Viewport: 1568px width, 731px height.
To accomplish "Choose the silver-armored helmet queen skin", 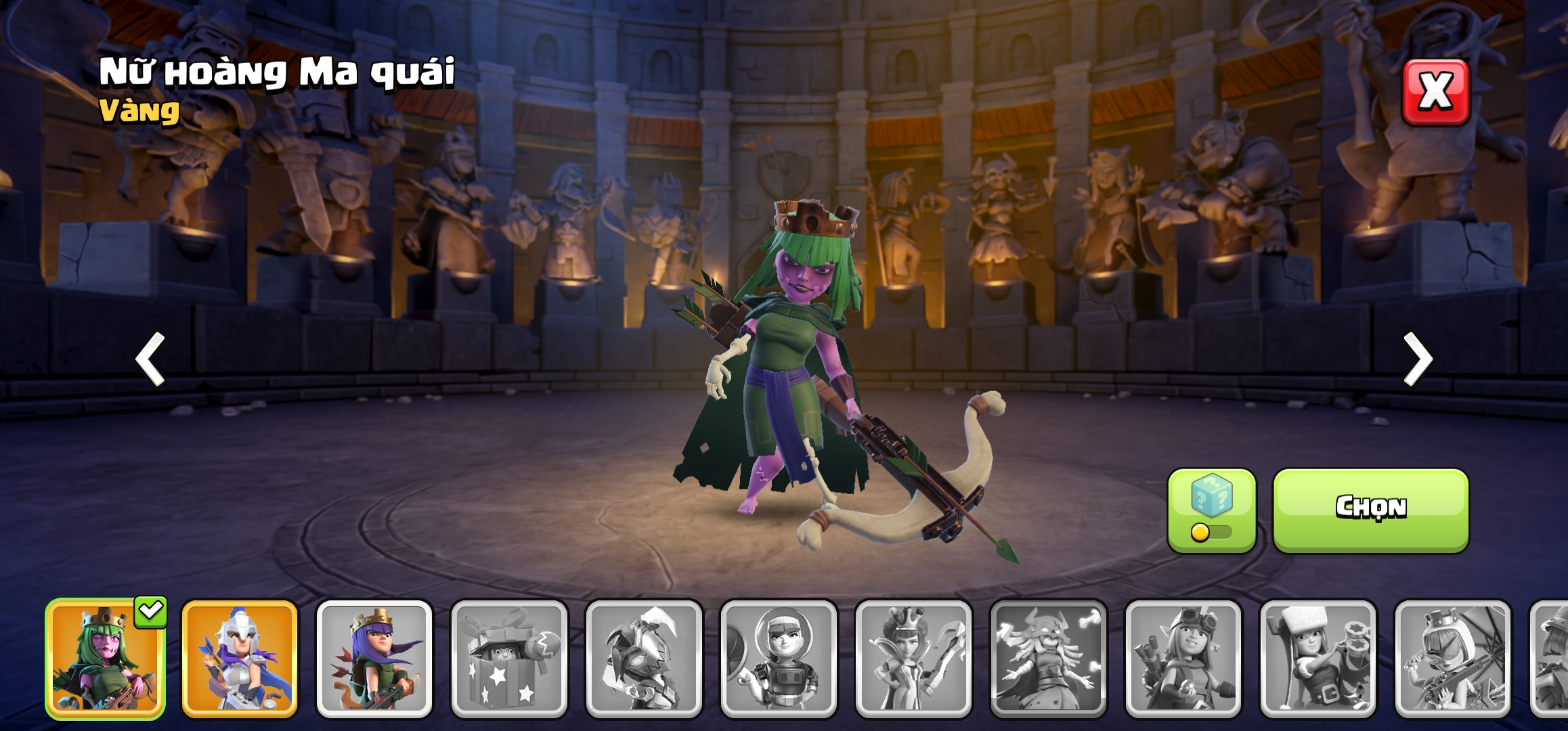I will point(240,659).
